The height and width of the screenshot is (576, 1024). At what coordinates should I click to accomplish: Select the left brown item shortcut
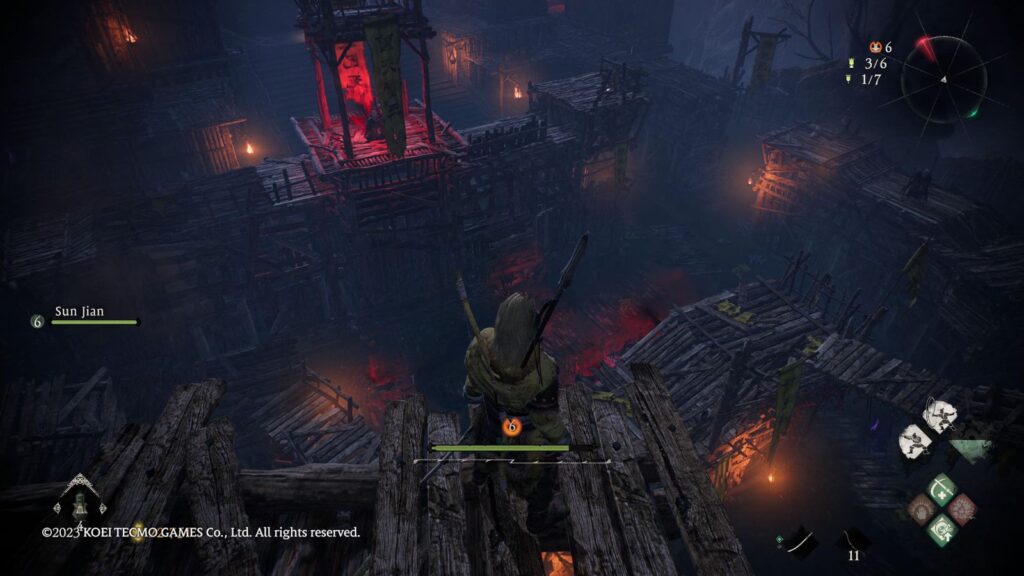pos(921,510)
